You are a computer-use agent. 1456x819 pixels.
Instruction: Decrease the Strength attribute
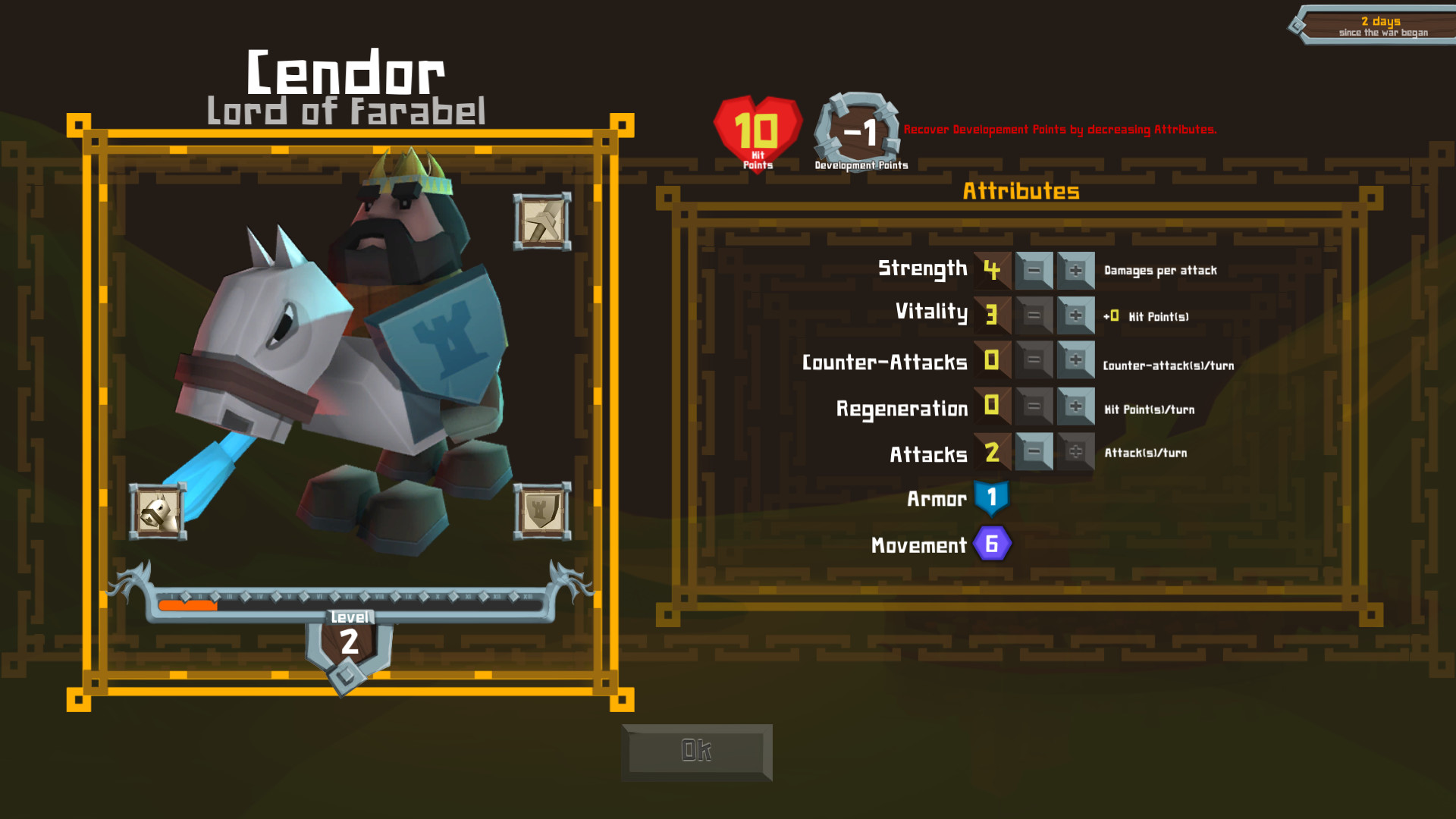coord(1034,271)
